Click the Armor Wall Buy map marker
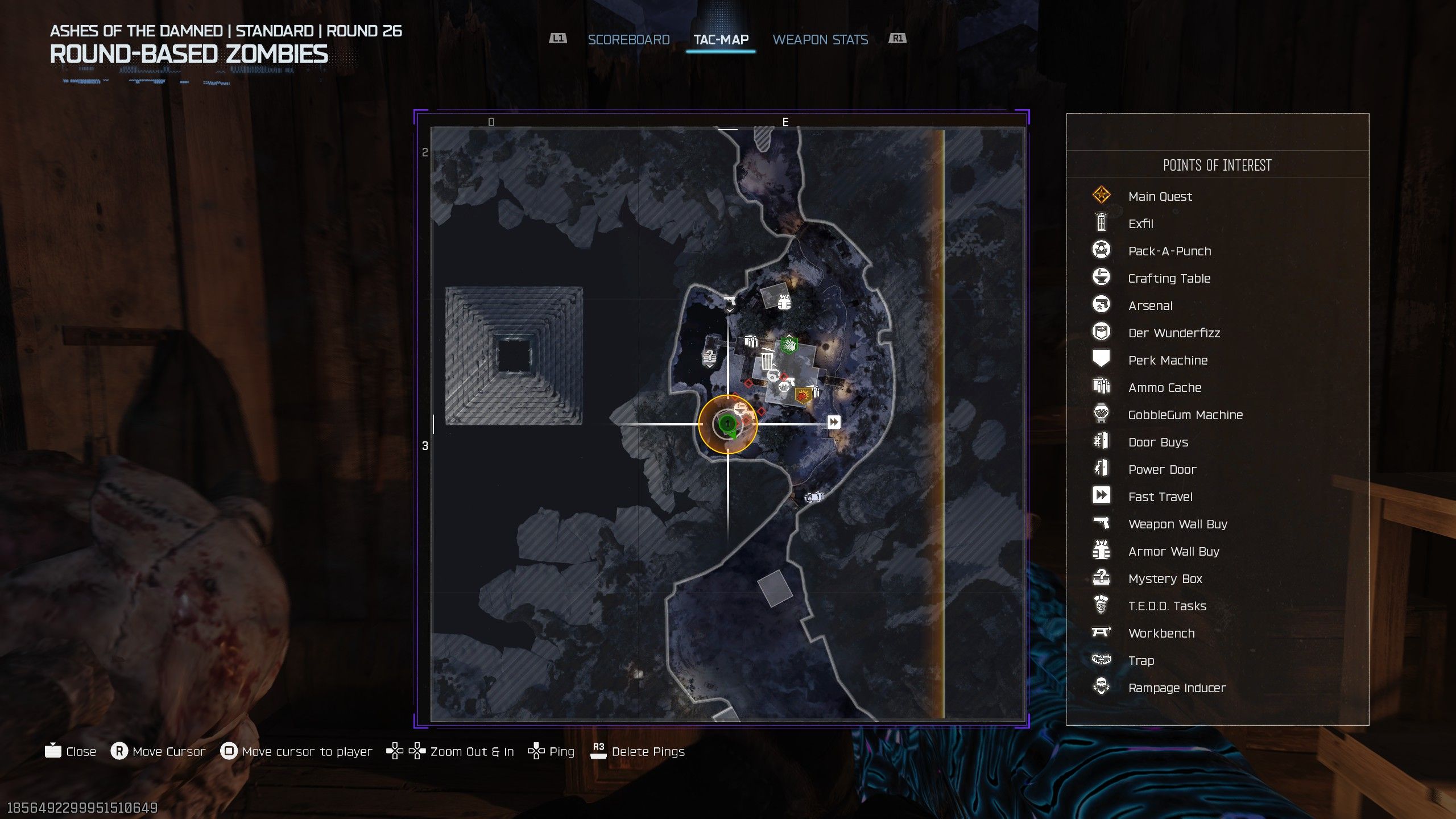Image resolution: width=1456 pixels, height=819 pixels. 784,302
